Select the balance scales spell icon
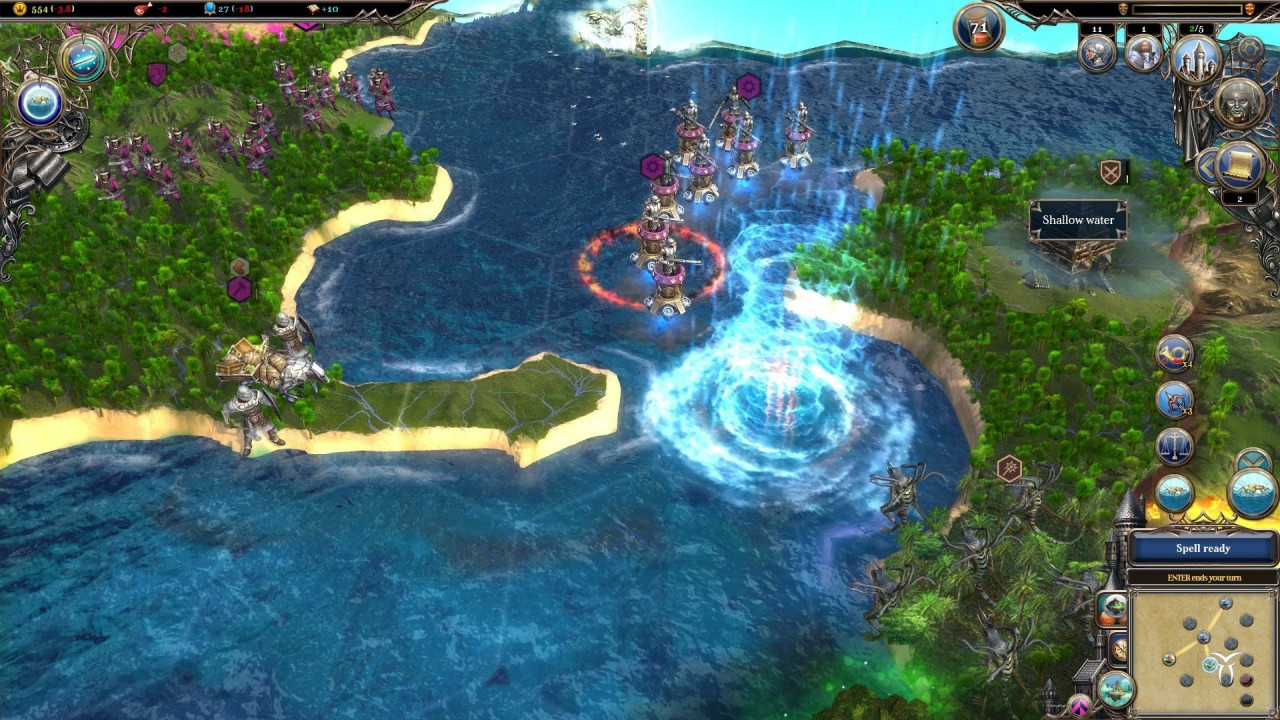 [1174, 446]
